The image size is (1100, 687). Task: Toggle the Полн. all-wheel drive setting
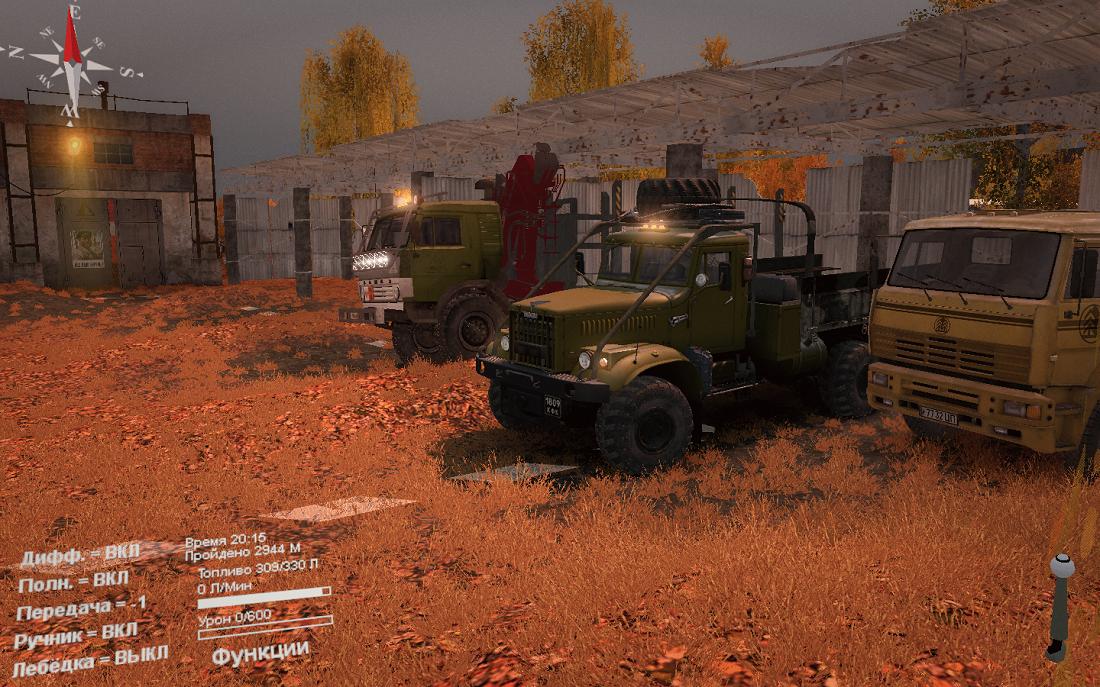[x=74, y=581]
